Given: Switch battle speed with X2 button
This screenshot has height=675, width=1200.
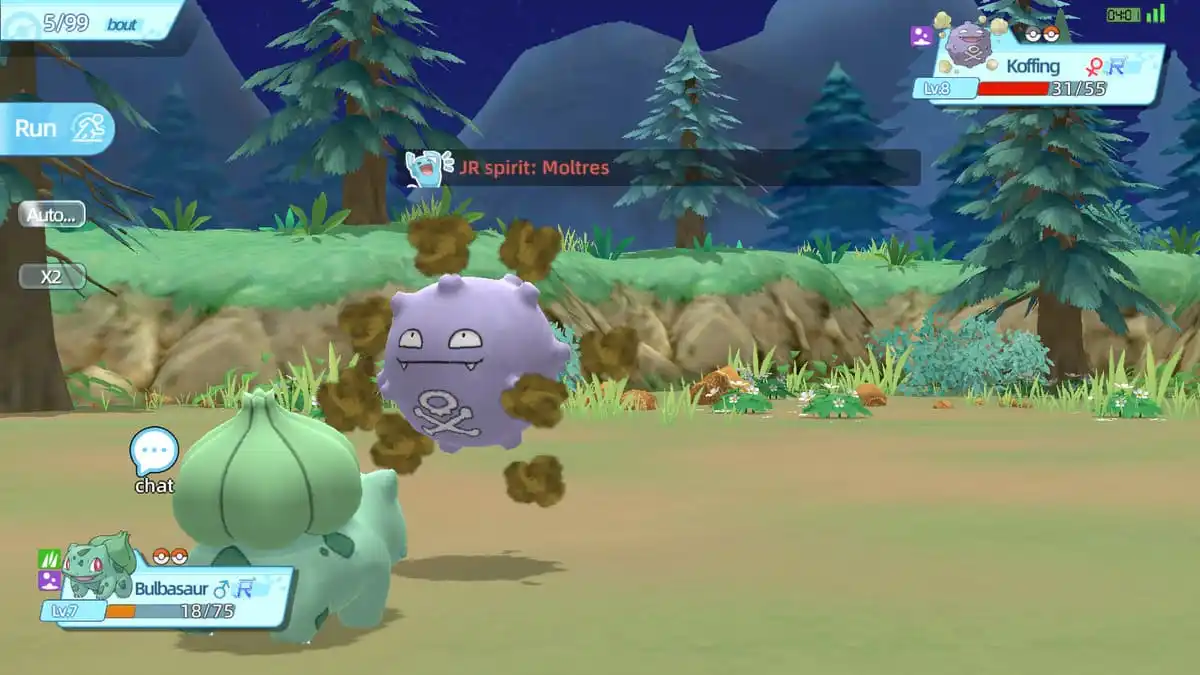Looking at the screenshot, I should 52,277.
